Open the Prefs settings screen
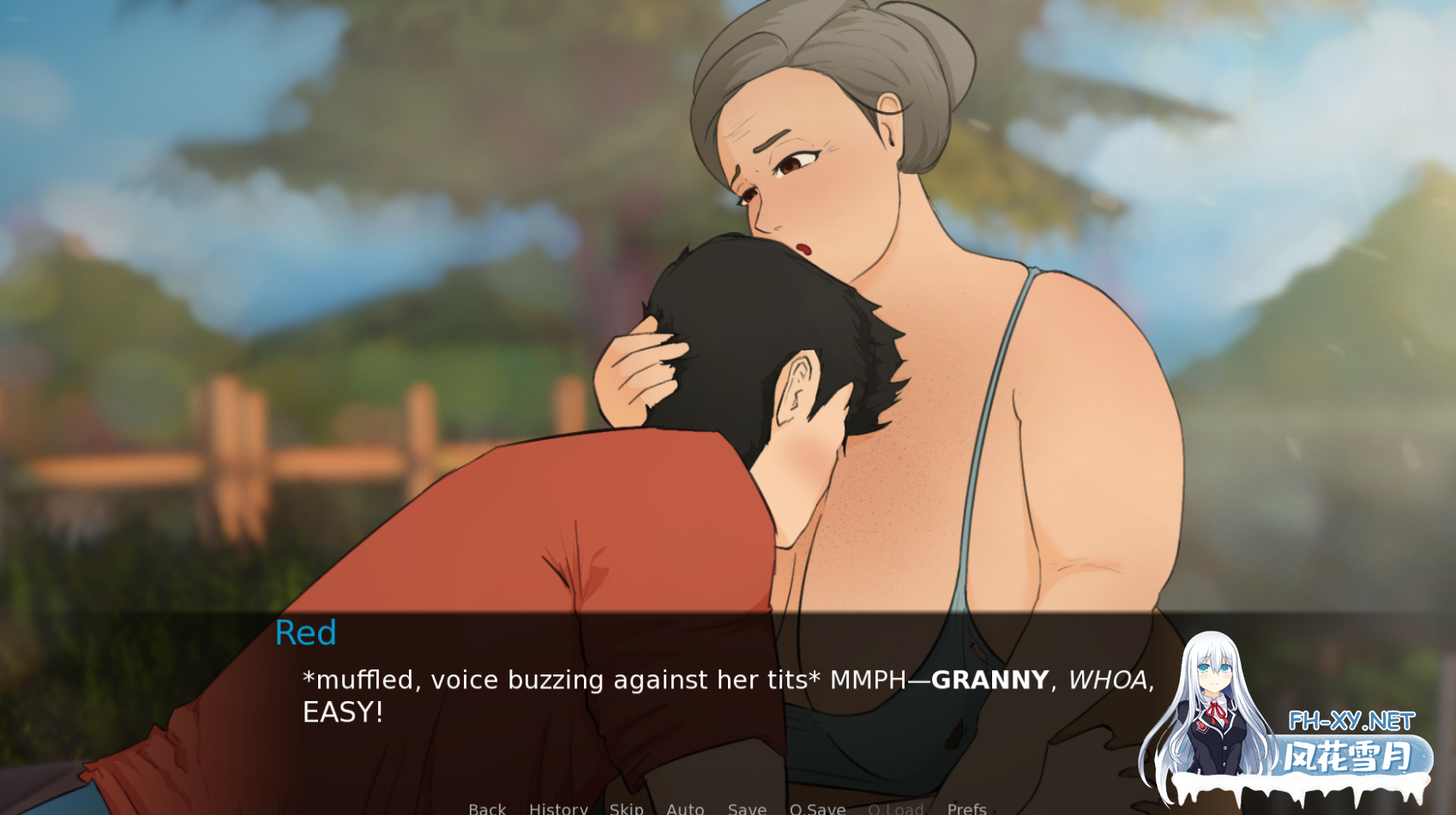 pyautogui.click(x=966, y=808)
